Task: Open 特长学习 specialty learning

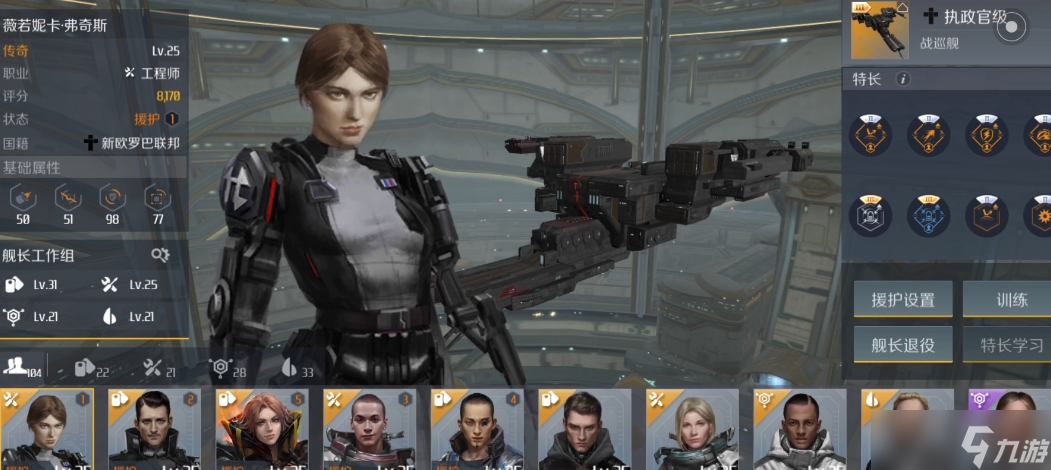Action: 1011,346
